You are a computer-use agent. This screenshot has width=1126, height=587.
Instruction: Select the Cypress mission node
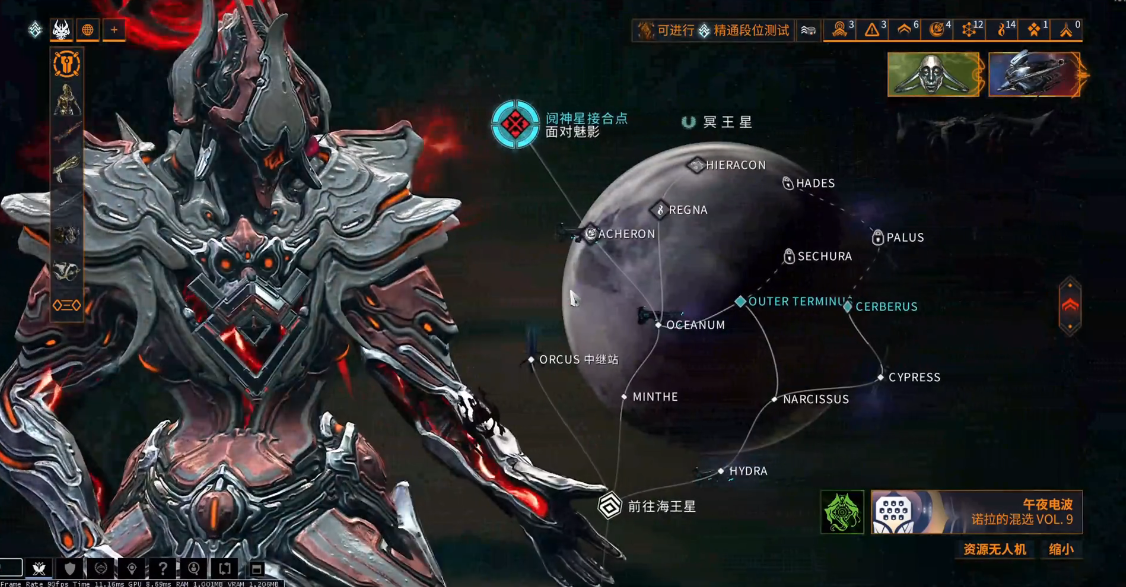point(881,377)
